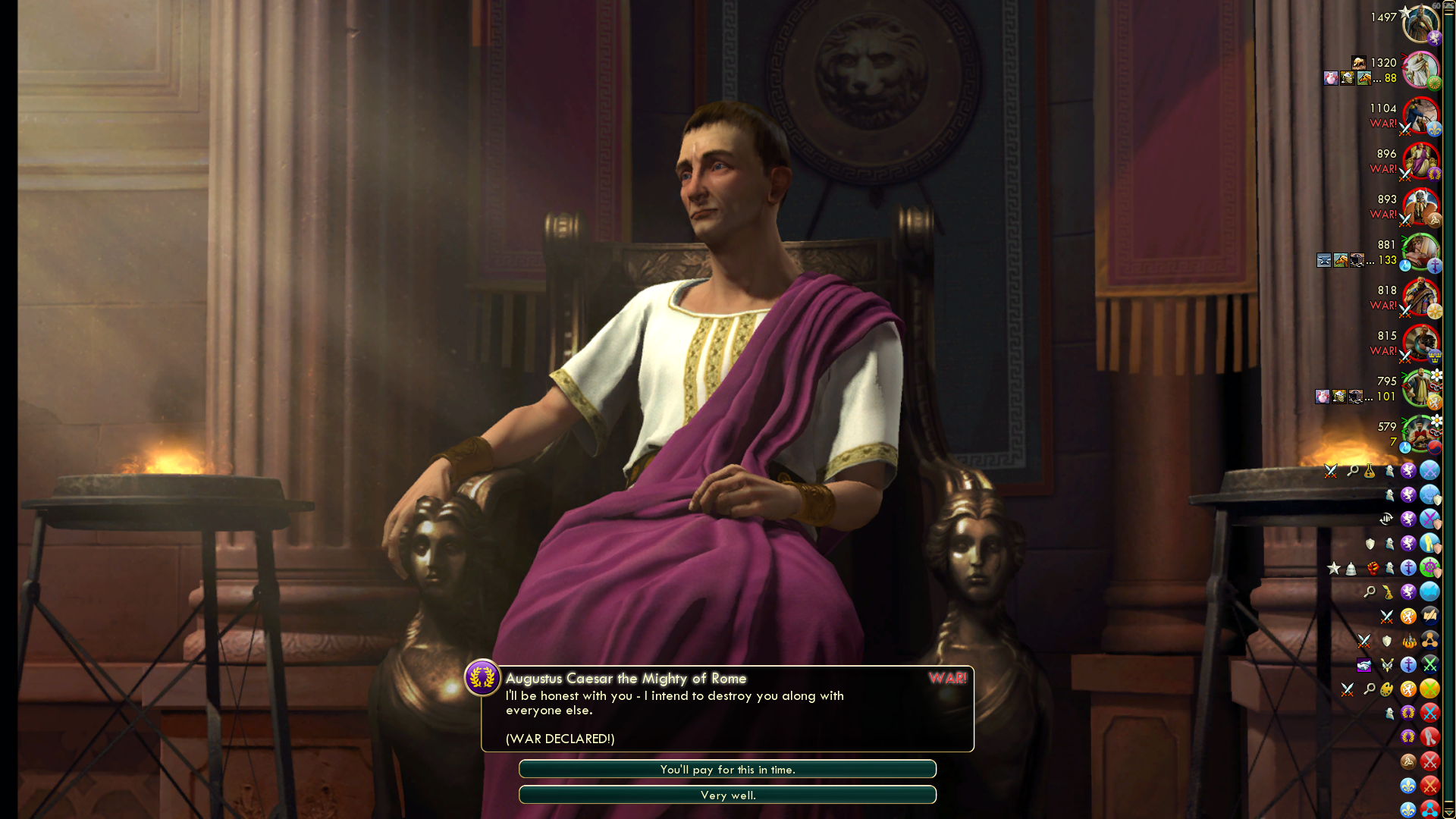Click the leader portrait with score 795
The height and width of the screenshot is (819, 1456).
click(1420, 388)
